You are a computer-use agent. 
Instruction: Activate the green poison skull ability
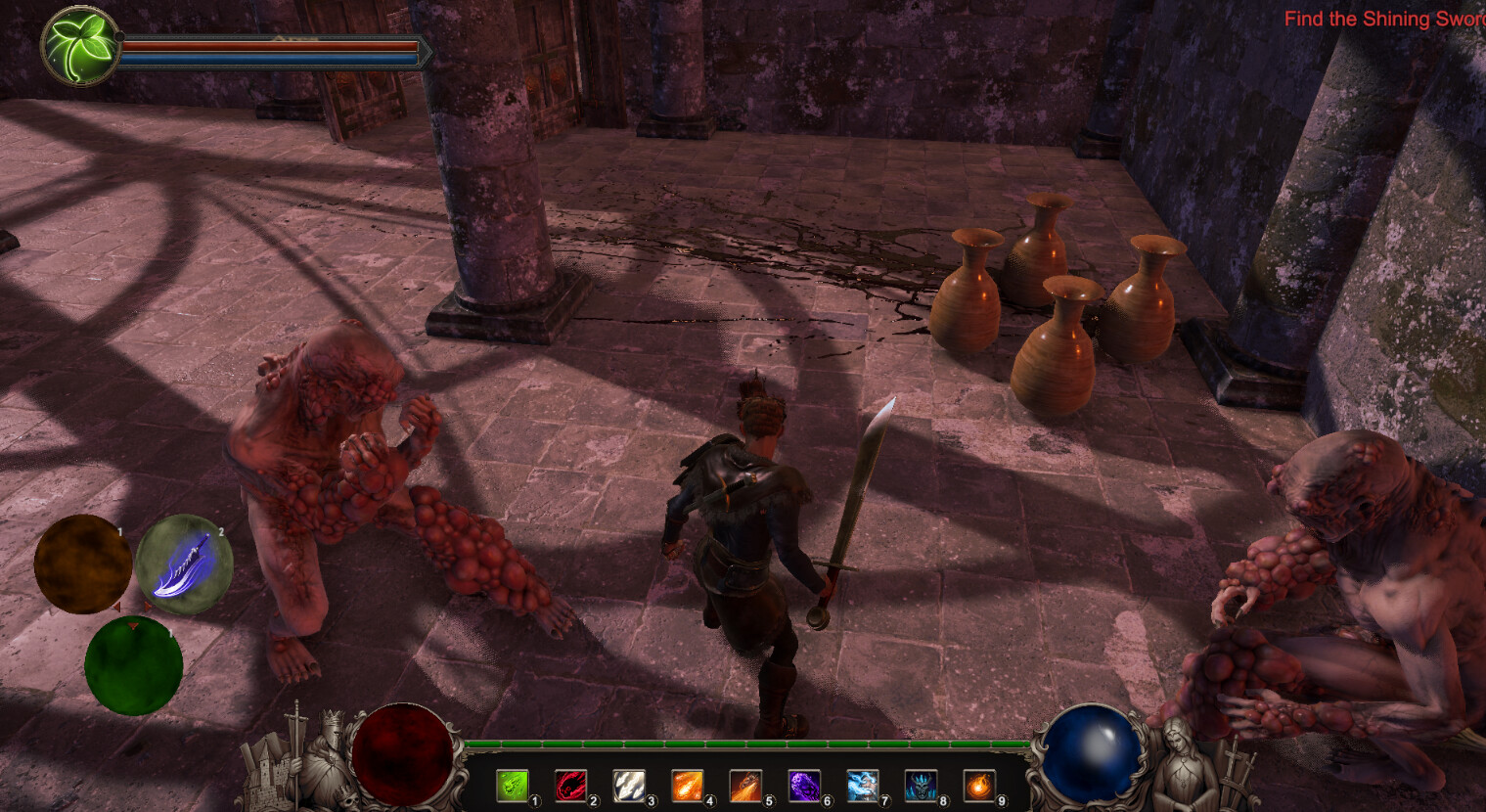point(513,785)
